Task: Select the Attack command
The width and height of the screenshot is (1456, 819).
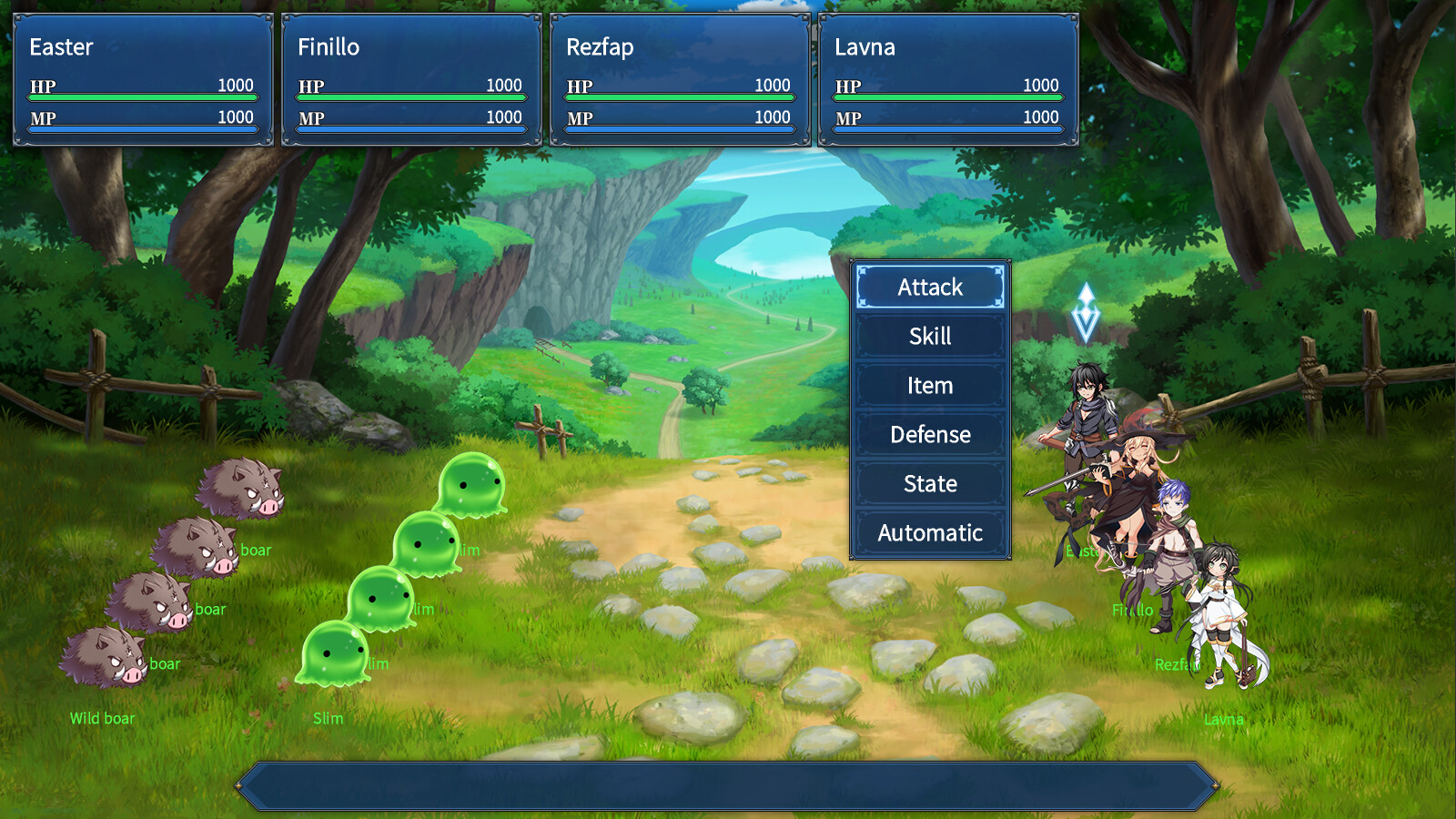Action: [x=929, y=287]
